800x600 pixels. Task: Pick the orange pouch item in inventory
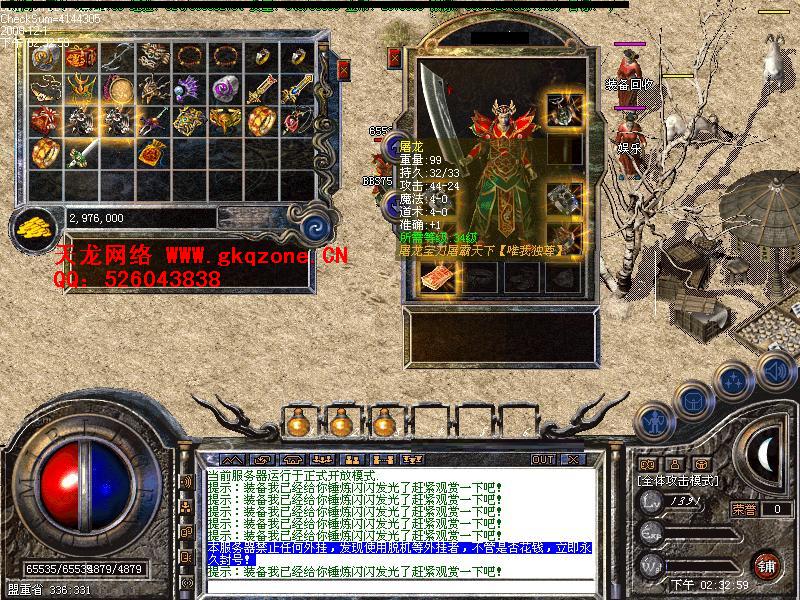tap(152, 153)
